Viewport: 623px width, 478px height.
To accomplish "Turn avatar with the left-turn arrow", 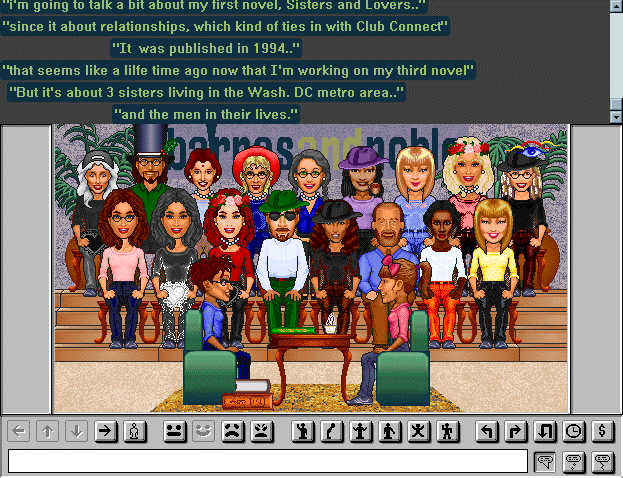I will (x=487, y=432).
